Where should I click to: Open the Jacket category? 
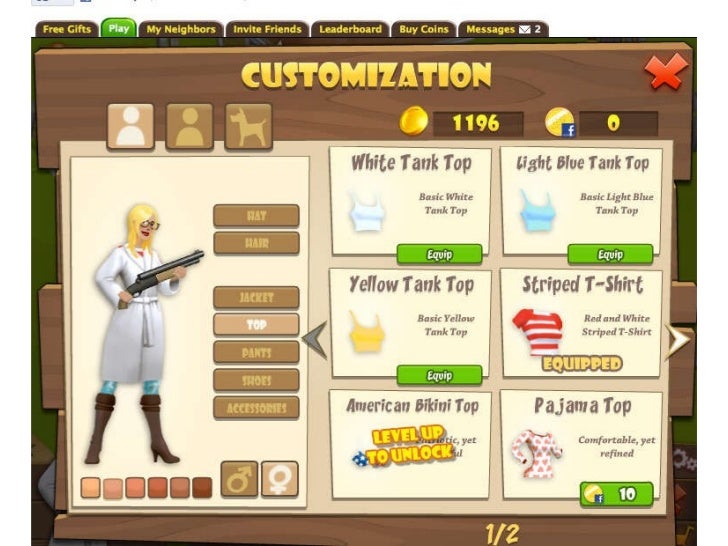coord(256,297)
